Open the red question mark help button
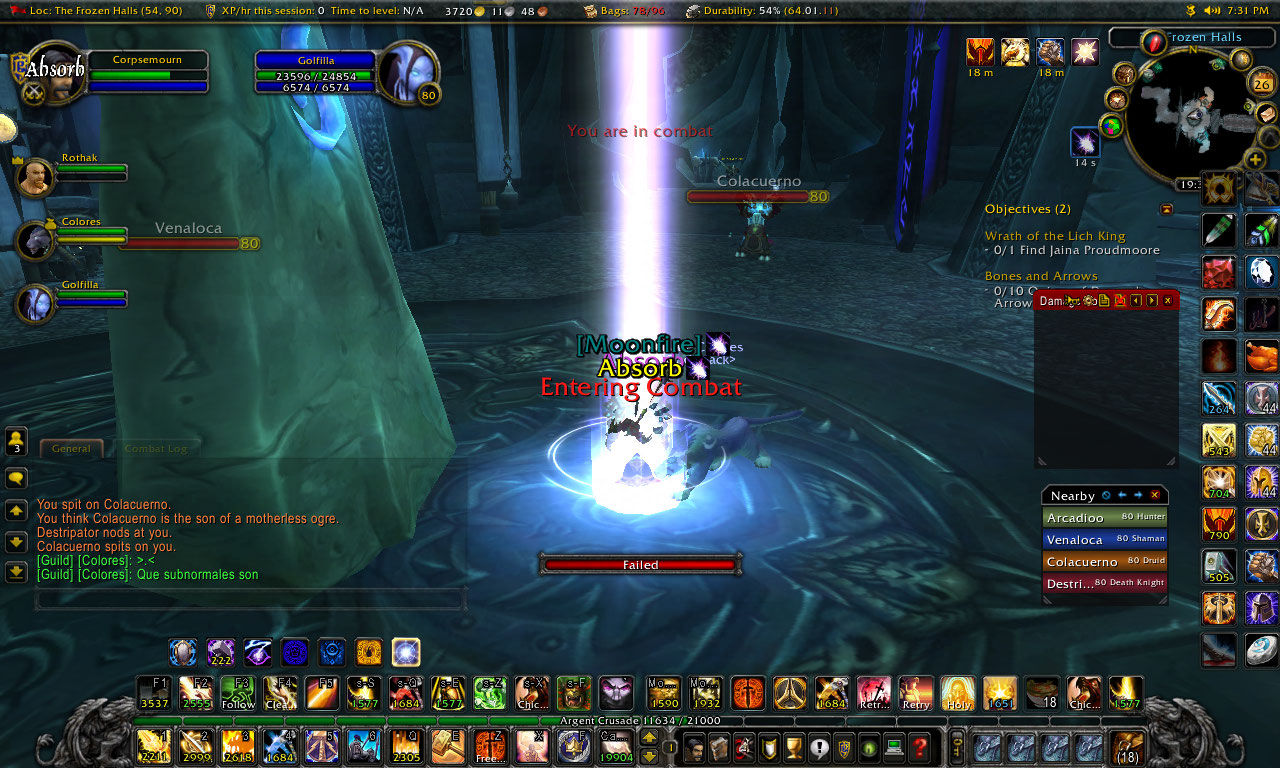 920,747
